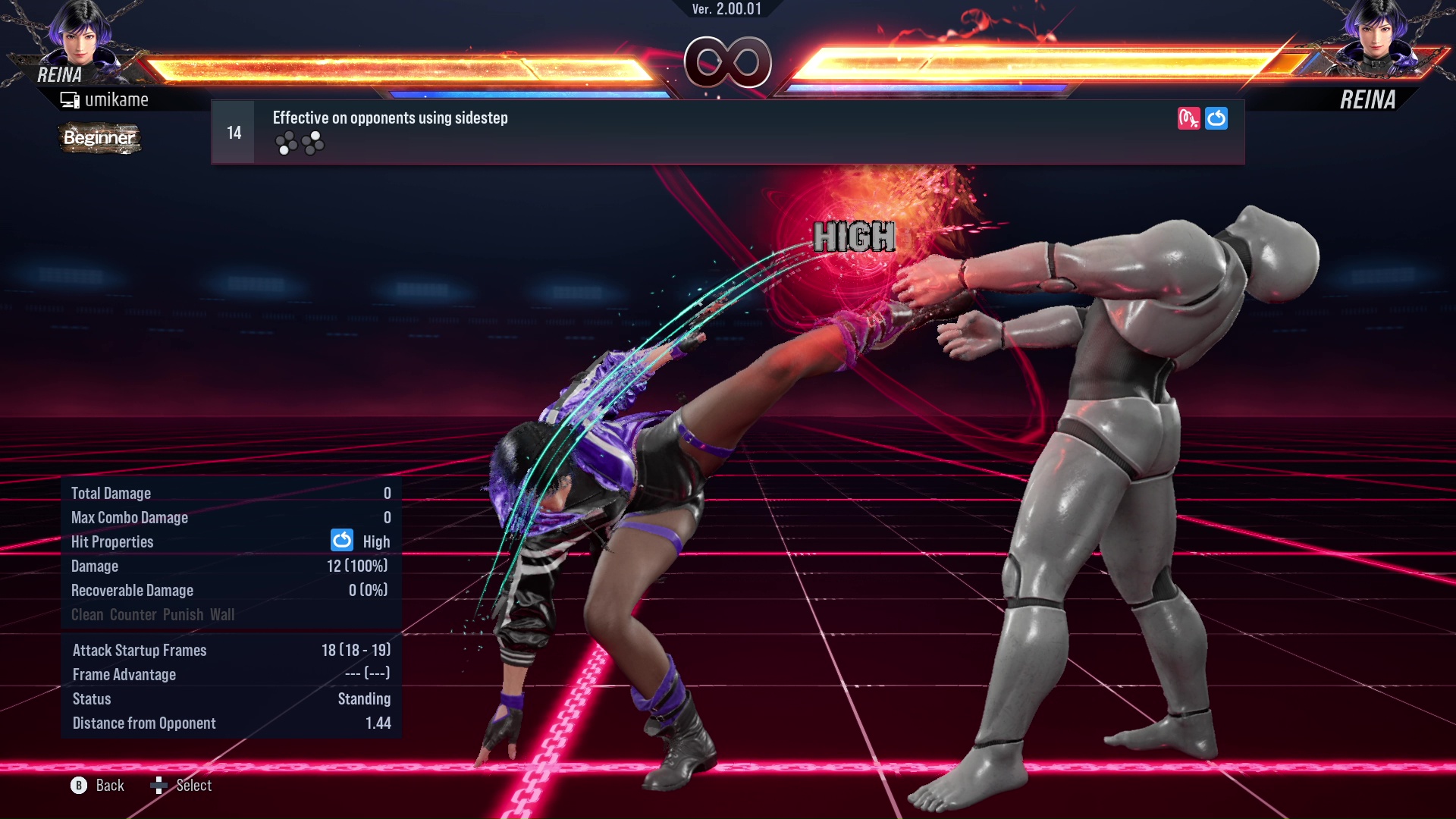The image size is (1456, 819).
Task: Click the first button-combination command icon
Action: click(287, 143)
